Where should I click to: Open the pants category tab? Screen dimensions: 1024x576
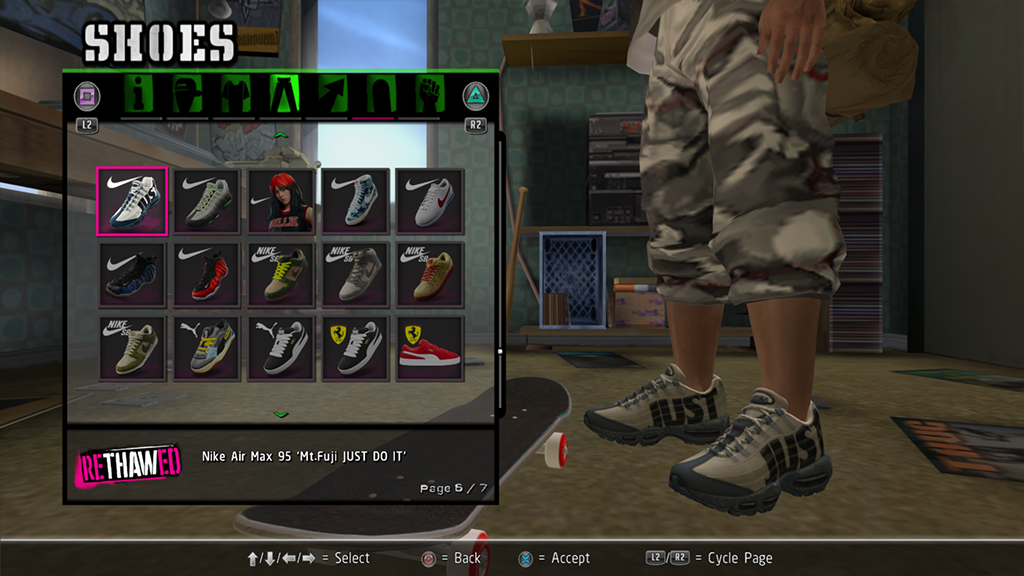coord(281,96)
